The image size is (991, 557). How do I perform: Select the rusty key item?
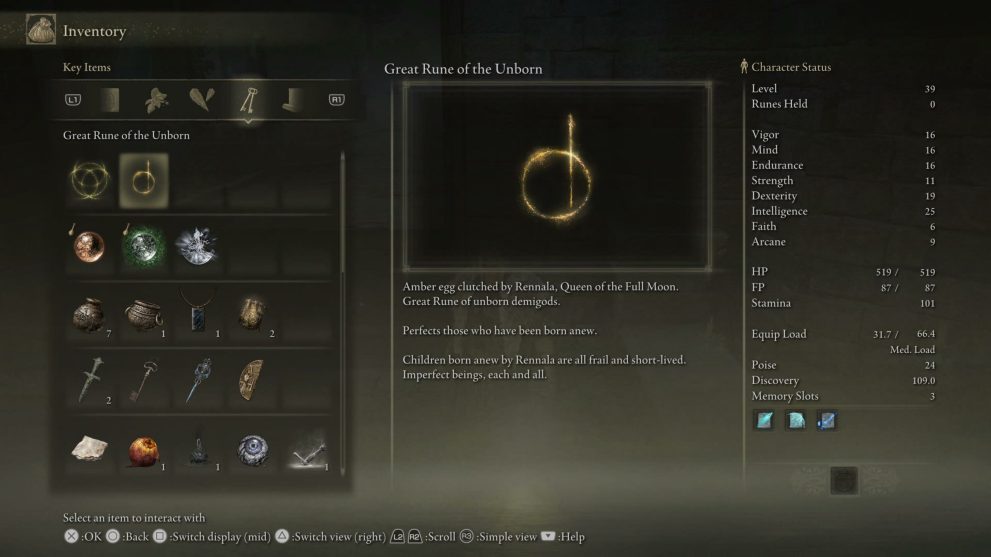[x=143, y=381]
